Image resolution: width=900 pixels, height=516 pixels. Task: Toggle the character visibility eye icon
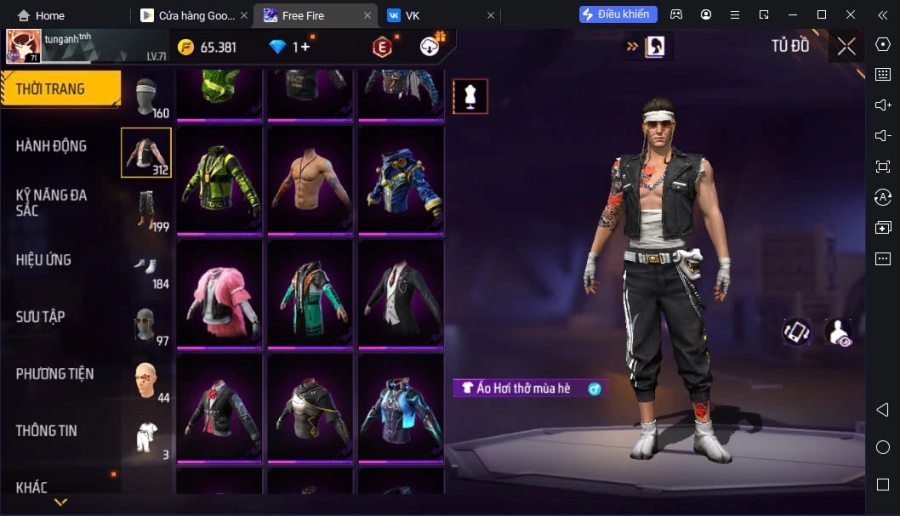(838, 333)
